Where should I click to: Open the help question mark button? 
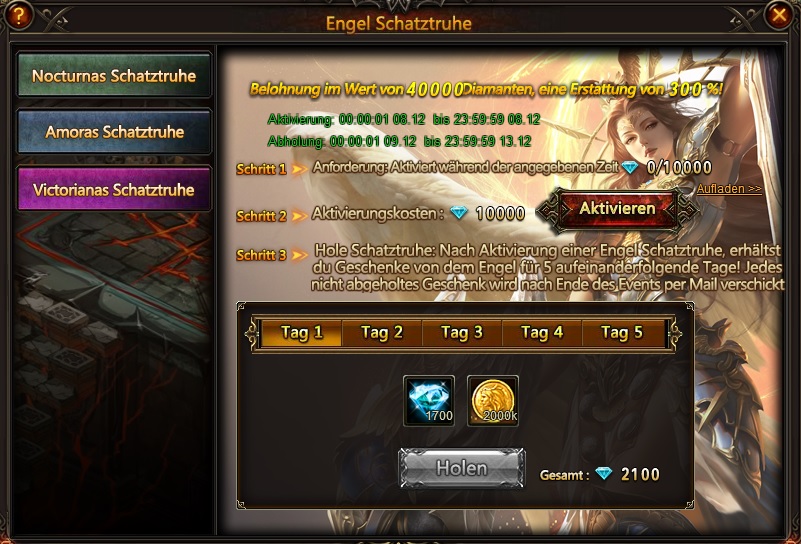point(19,15)
